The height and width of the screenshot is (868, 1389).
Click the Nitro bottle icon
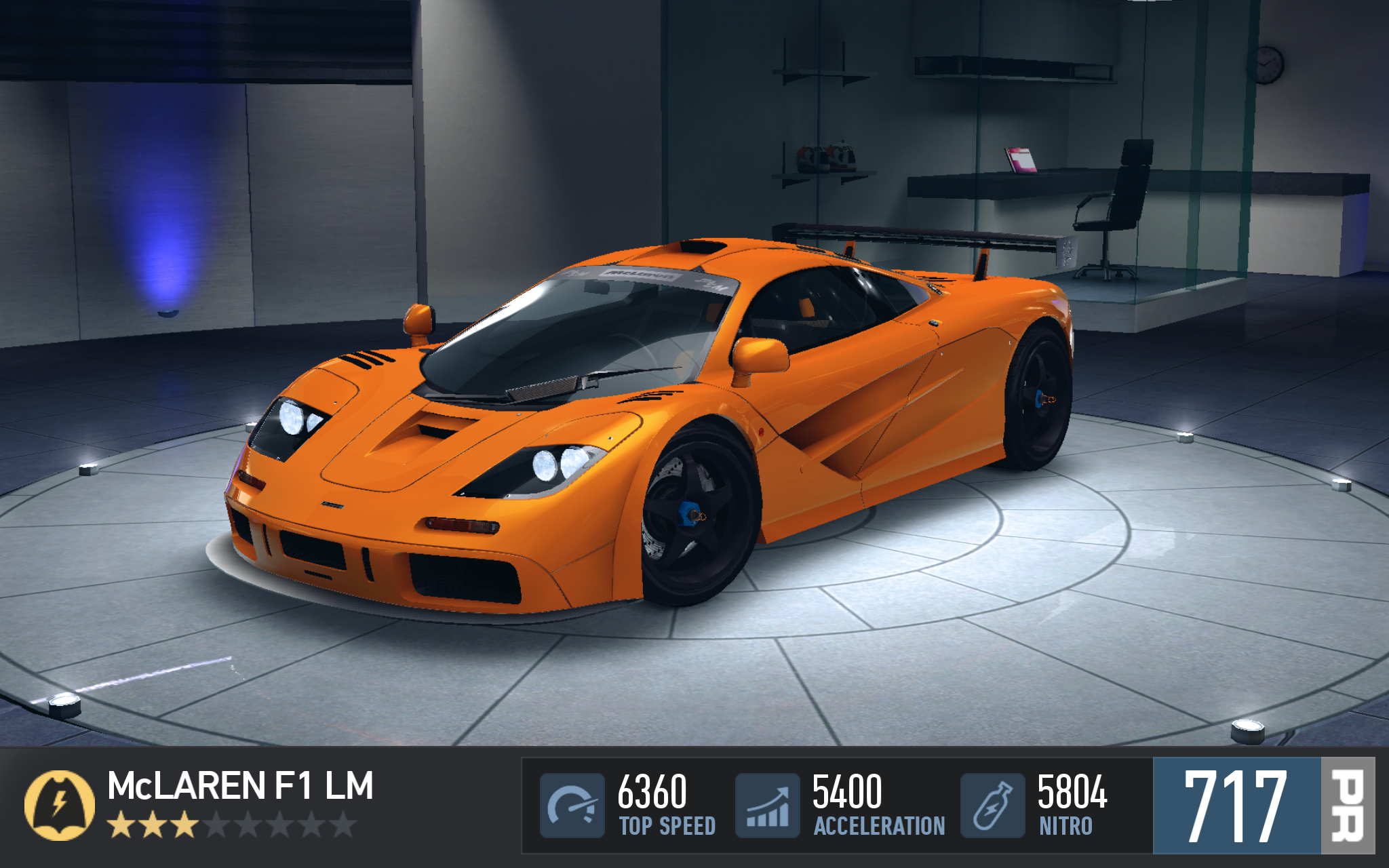(x=992, y=806)
